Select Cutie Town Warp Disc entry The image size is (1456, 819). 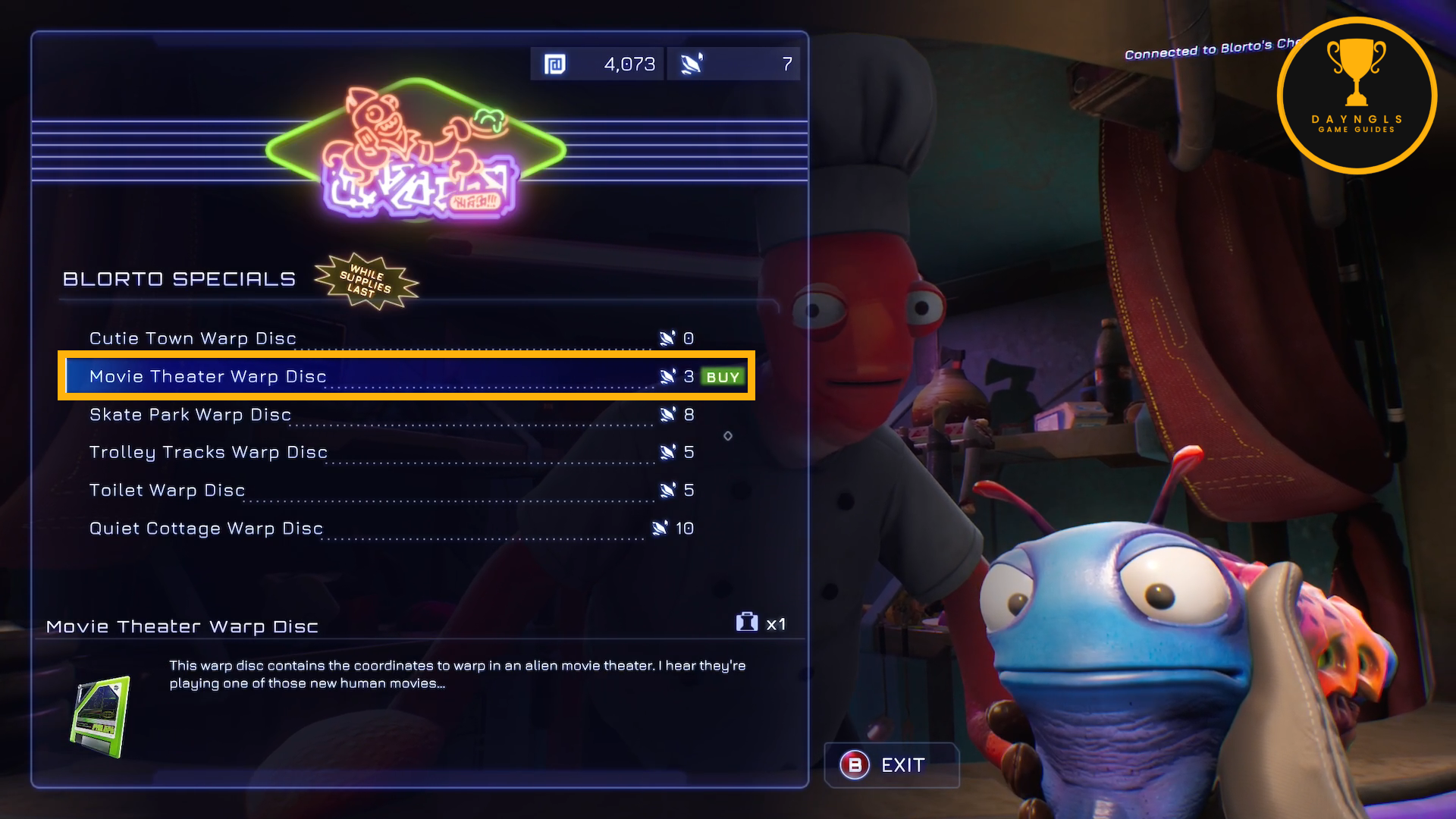pyautogui.click(x=193, y=338)
